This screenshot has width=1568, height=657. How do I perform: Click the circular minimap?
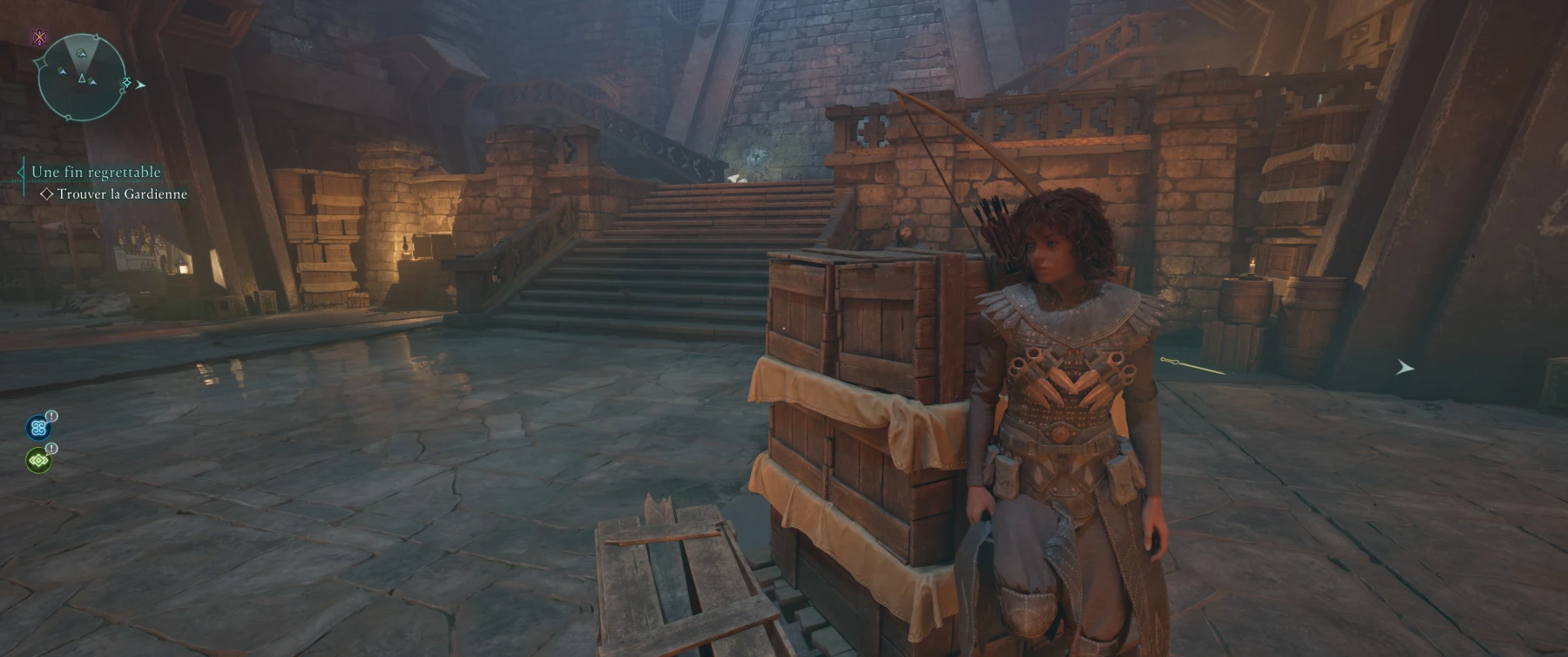pyautogui.click(x=82, y=78)
